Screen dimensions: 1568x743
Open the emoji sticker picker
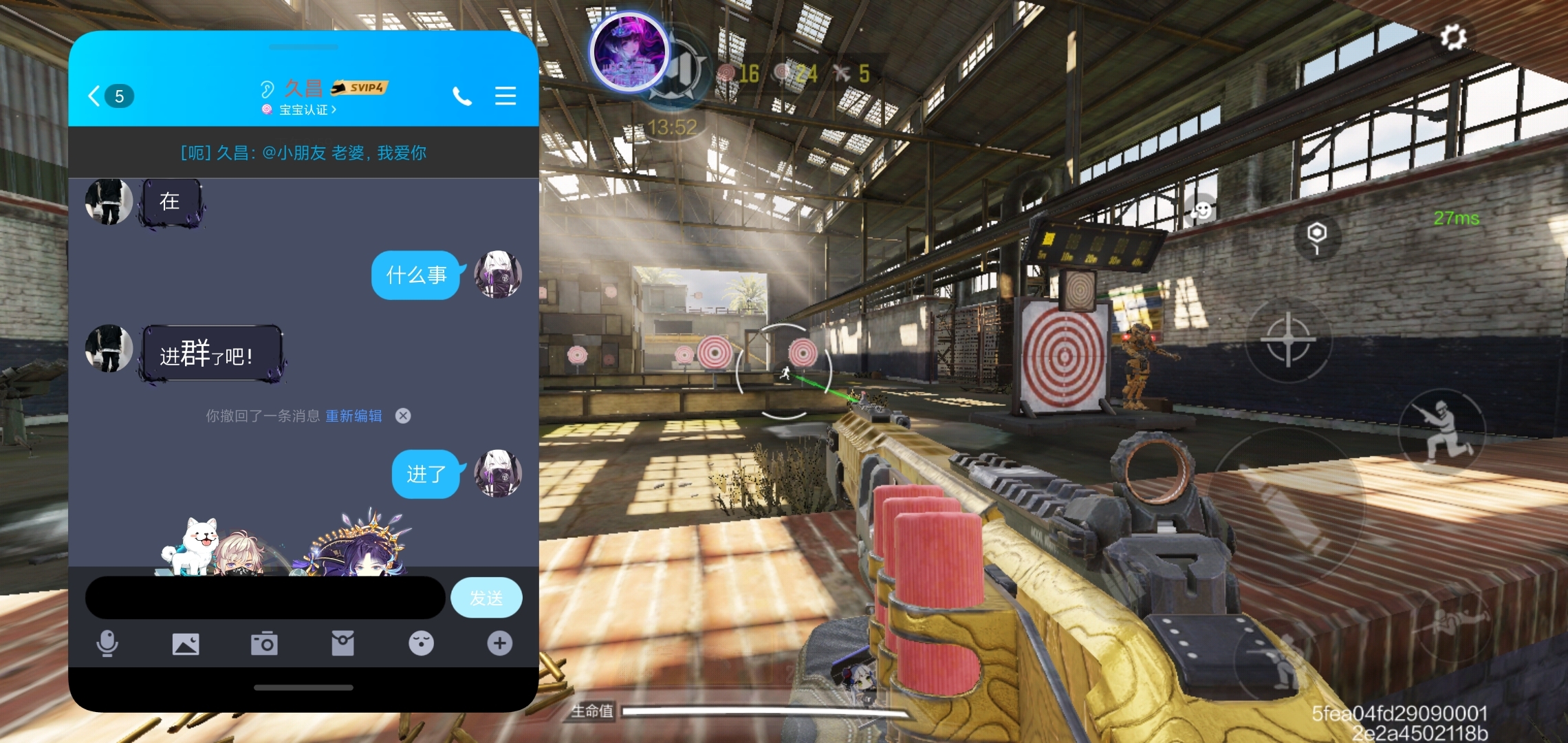coord(421,644)
